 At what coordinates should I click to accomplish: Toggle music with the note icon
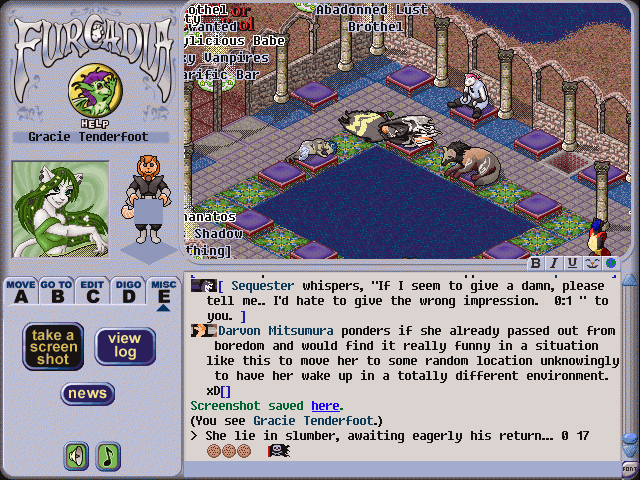point(107,456)
